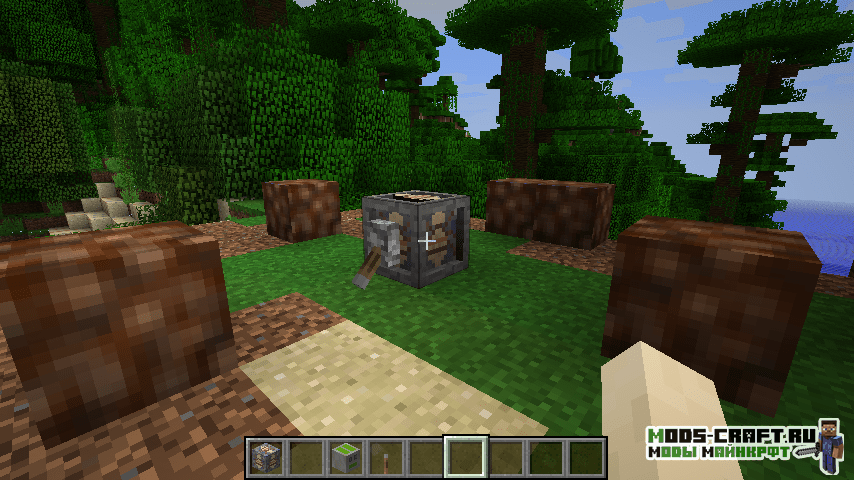Select the gray machine block hotbar slot
The height and width of the screenshot is (480, 854).
coord(266,457)
